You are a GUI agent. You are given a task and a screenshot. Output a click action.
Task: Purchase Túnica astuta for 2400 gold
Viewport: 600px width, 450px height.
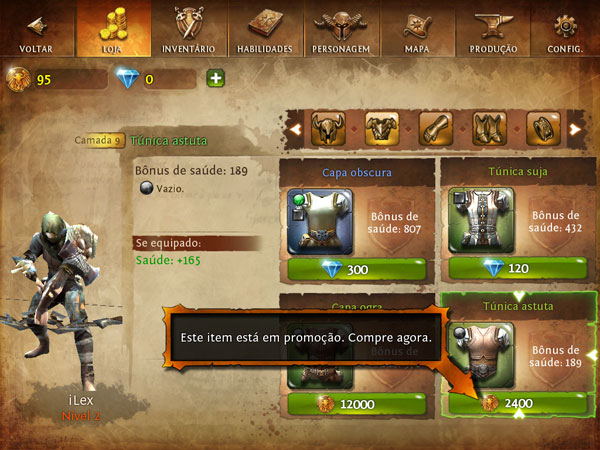(515, 403)
